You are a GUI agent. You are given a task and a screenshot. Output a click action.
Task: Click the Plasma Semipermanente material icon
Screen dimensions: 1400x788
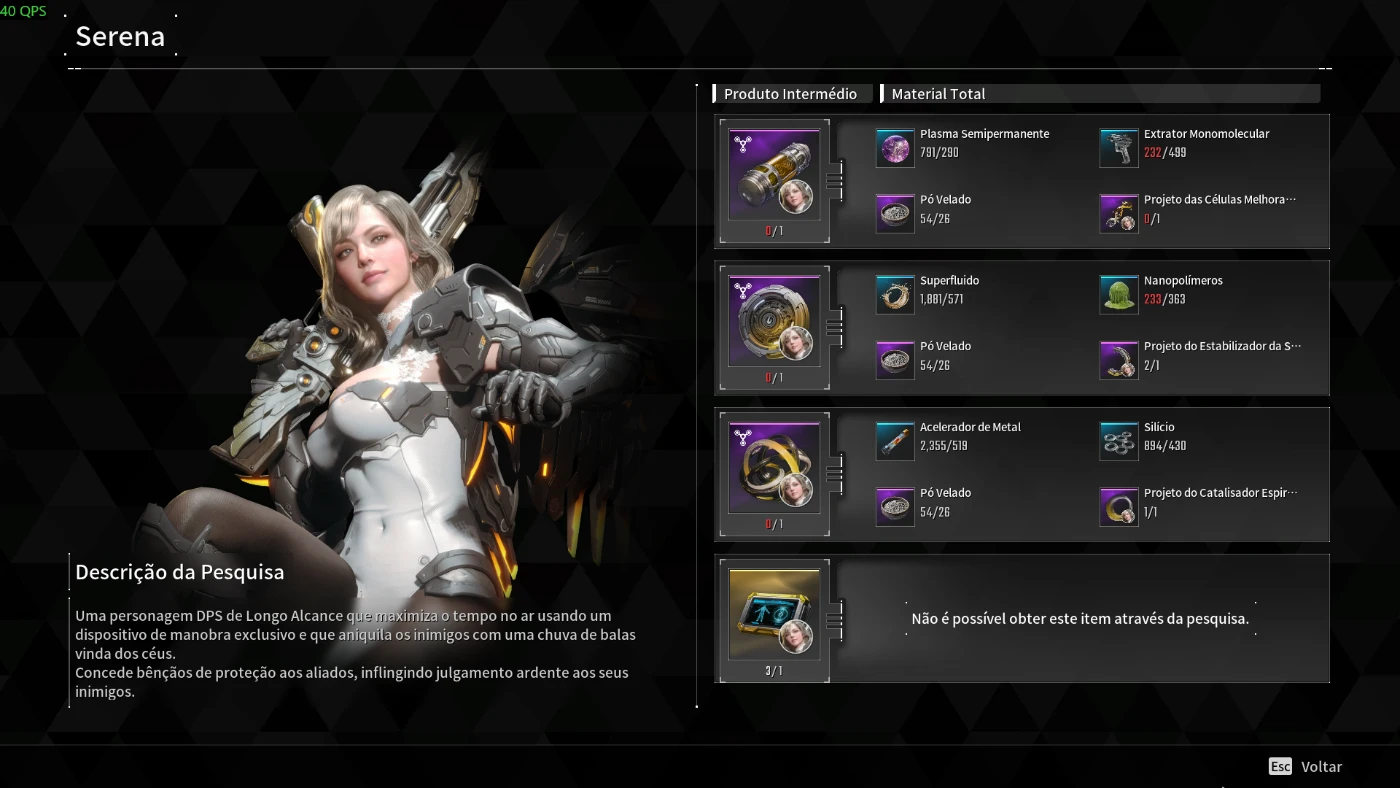click(x=895, y=148)
